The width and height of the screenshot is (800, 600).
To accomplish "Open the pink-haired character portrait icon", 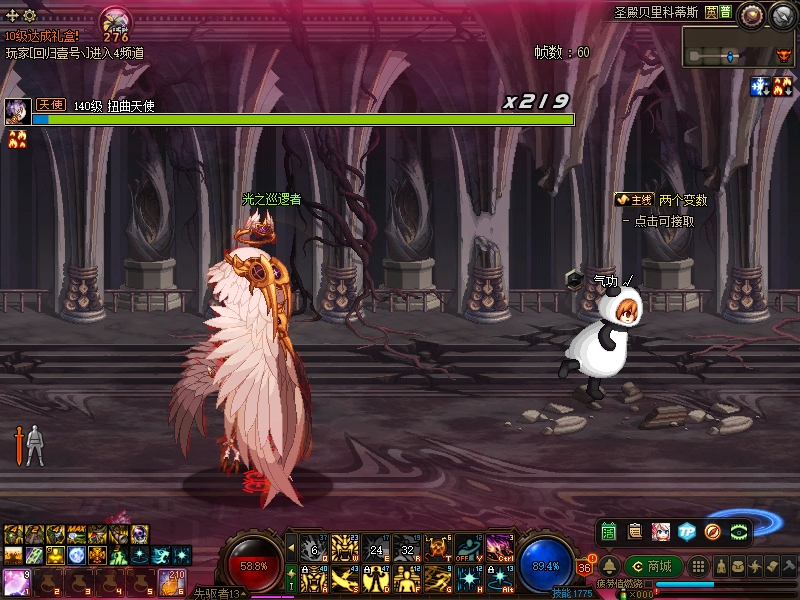I will (661, 531).
